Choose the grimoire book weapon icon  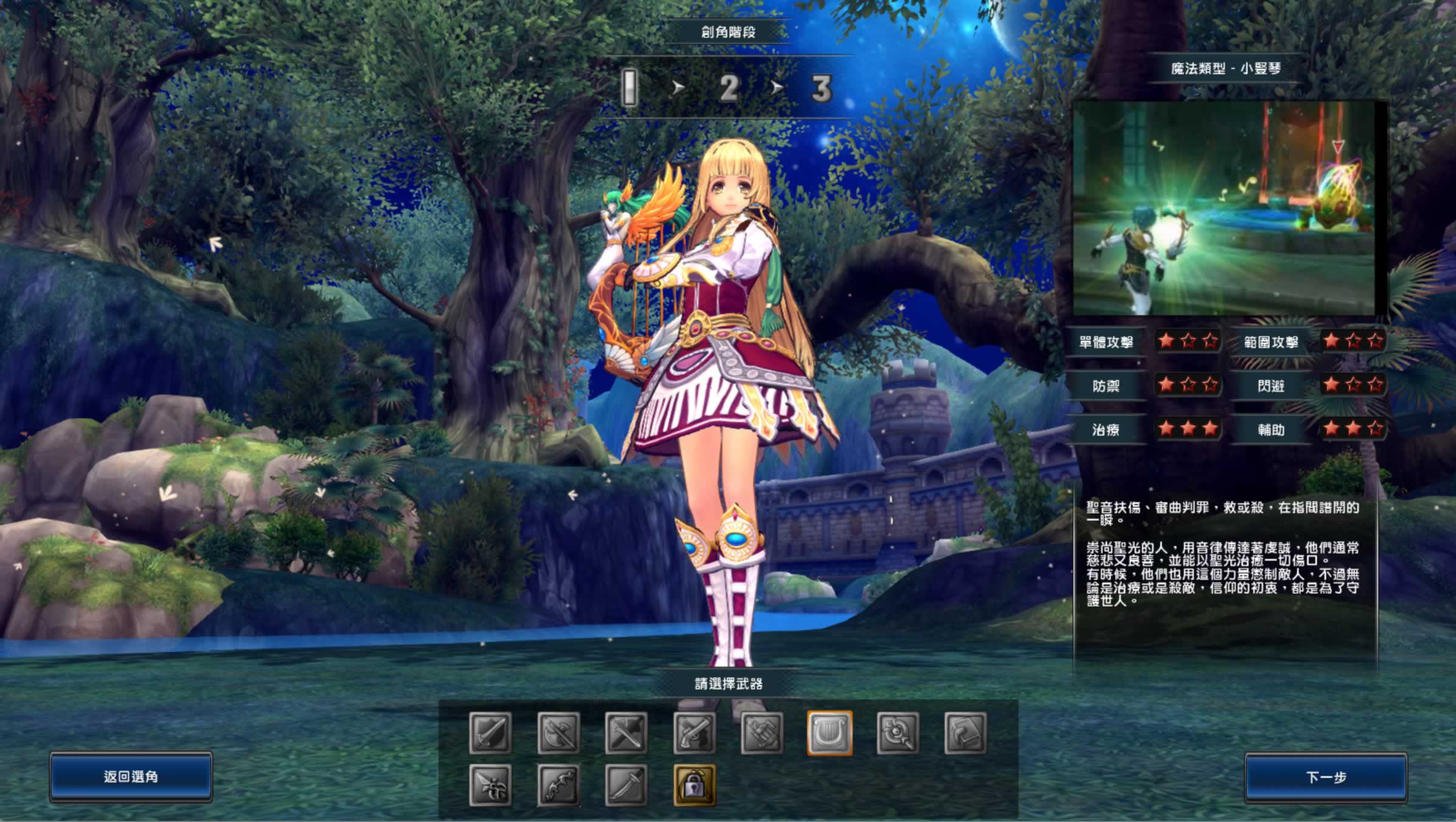point(965,733)
